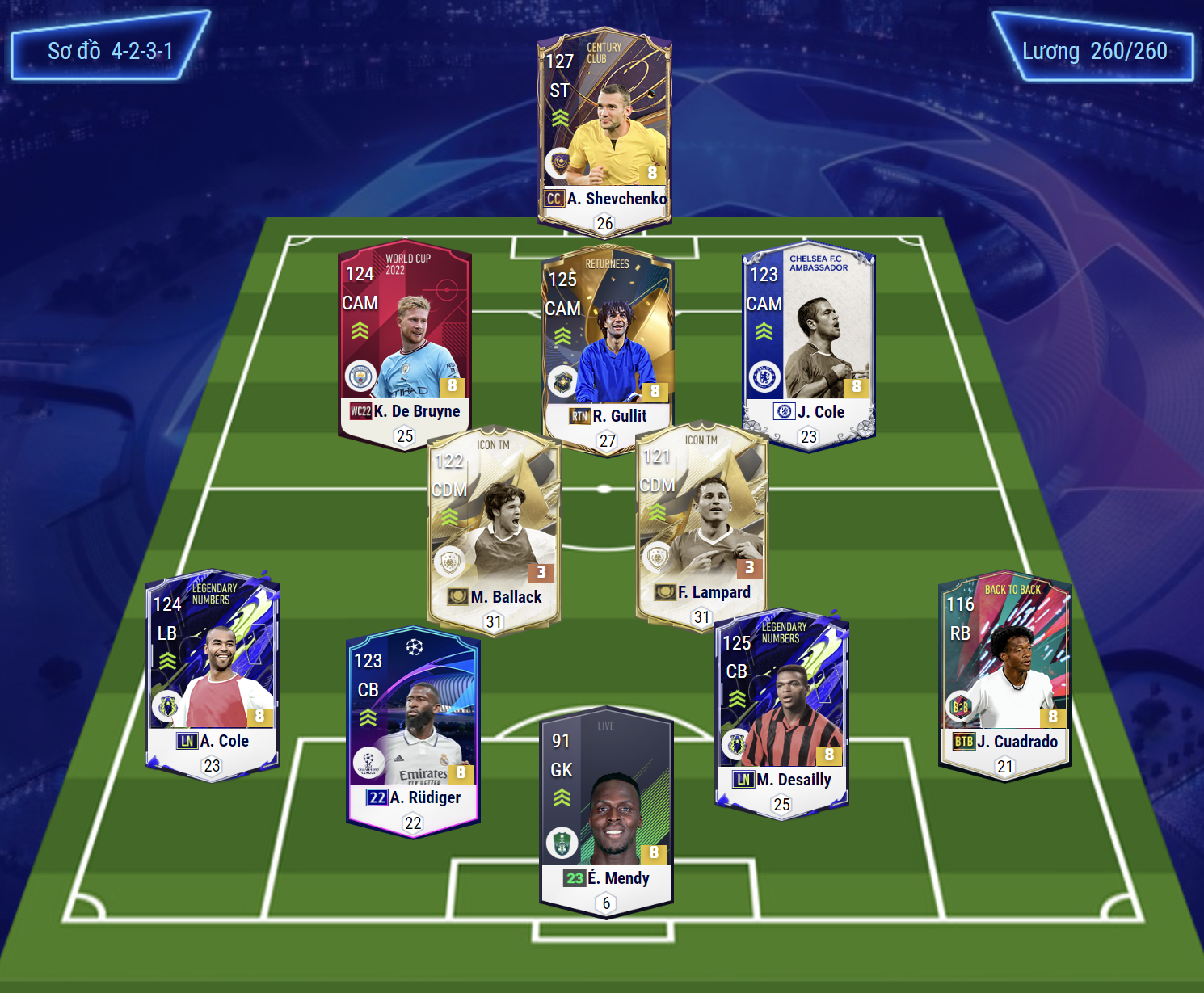Select the J. Cuadrado right back card
Viewport: 1204px width, 993px height.
coord(1005,673)
